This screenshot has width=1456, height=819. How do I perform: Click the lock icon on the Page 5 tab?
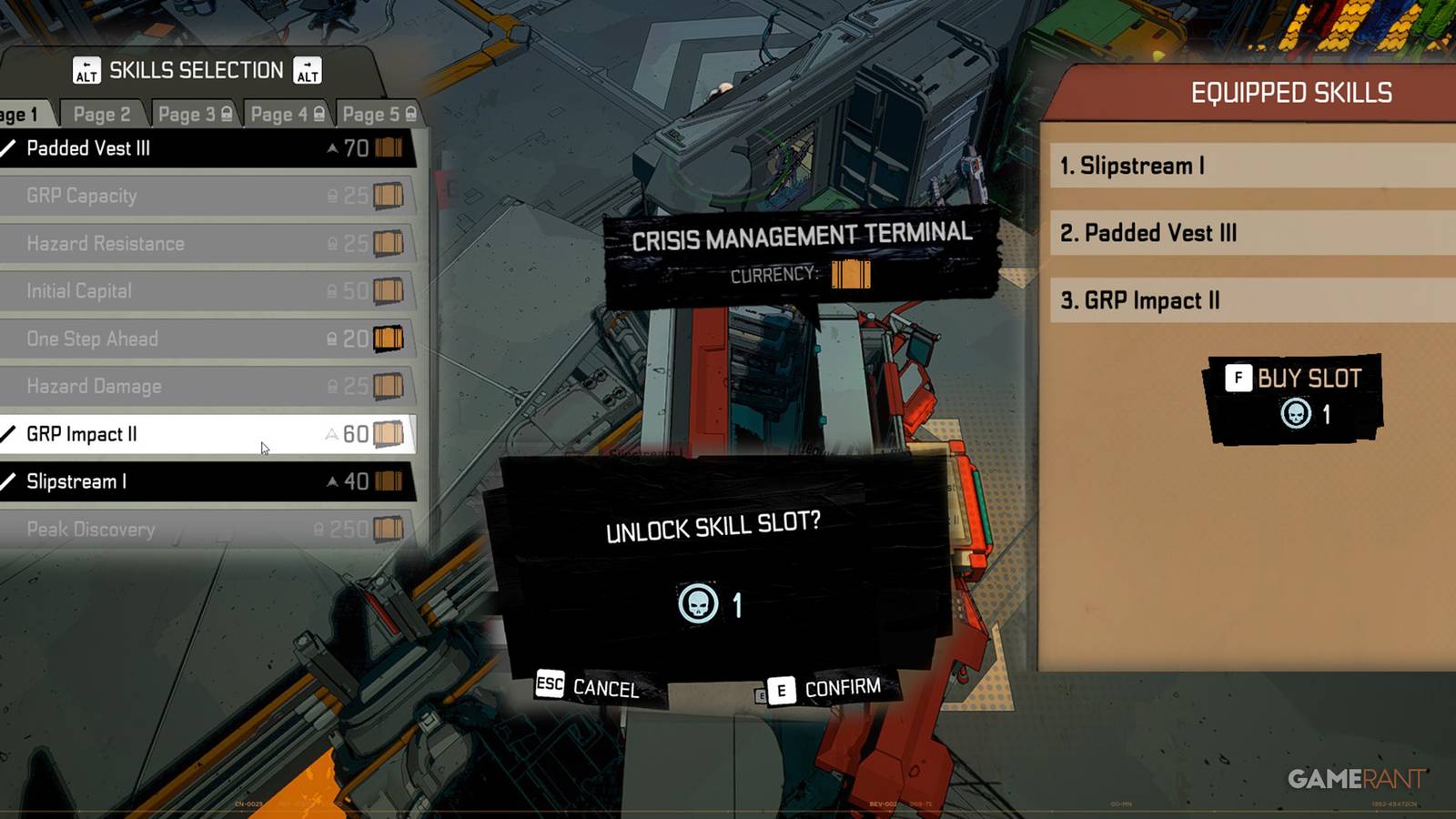point(411,111)
